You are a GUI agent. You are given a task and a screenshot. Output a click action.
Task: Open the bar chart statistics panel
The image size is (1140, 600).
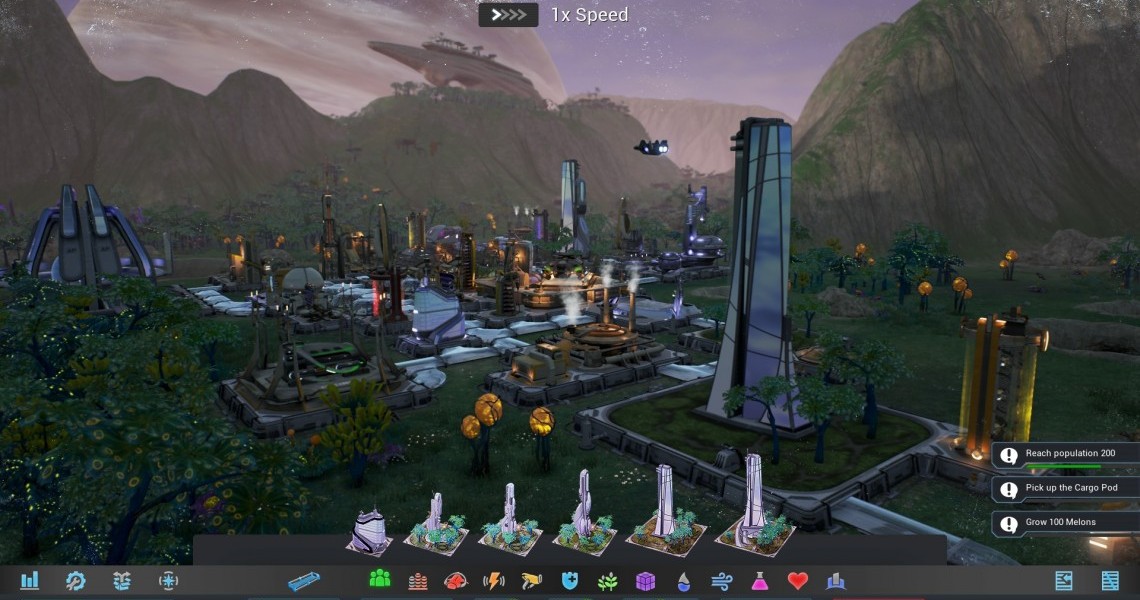point(29,580)
